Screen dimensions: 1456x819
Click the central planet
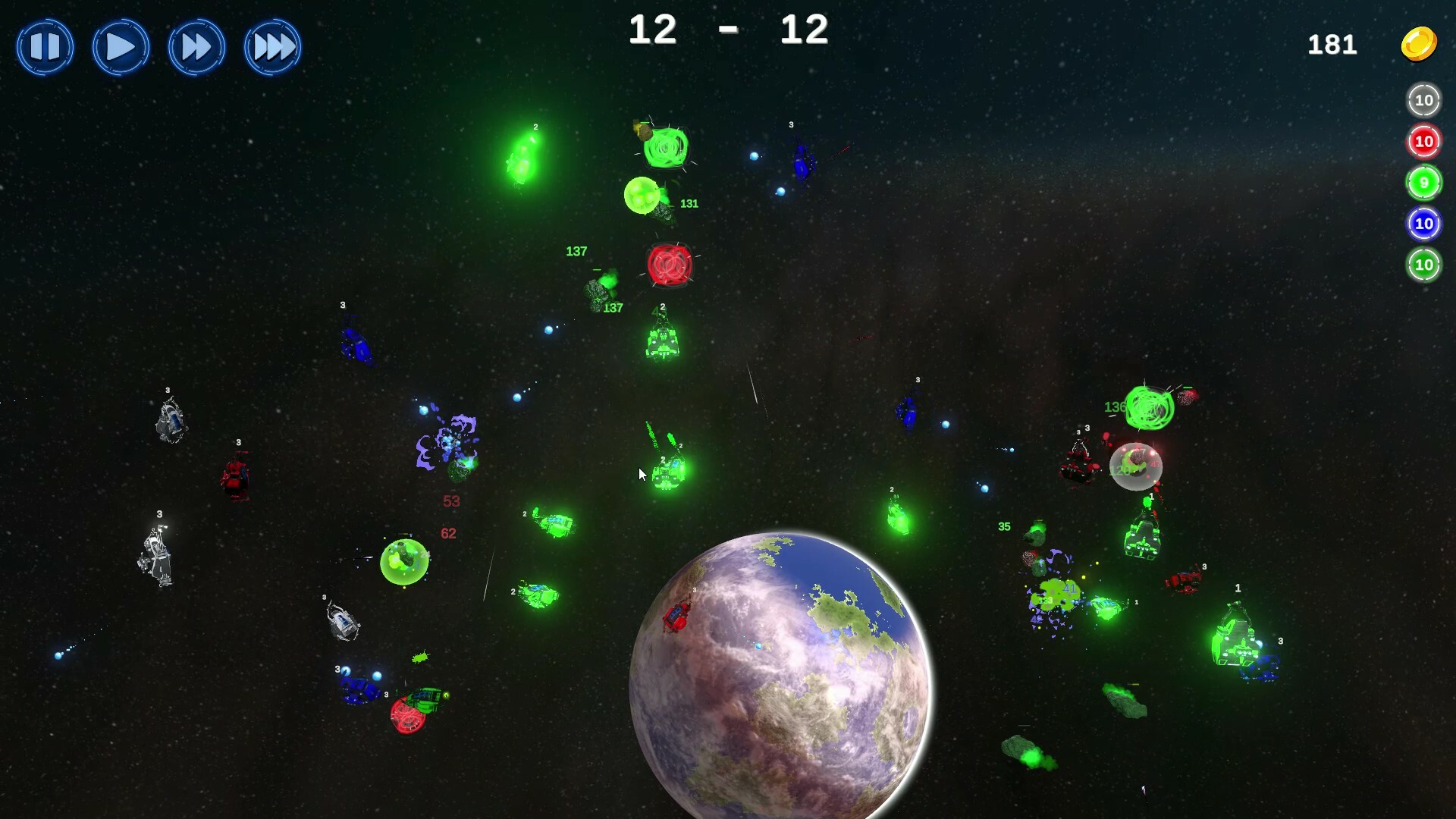pyautogui.click(x=781, y=682)
